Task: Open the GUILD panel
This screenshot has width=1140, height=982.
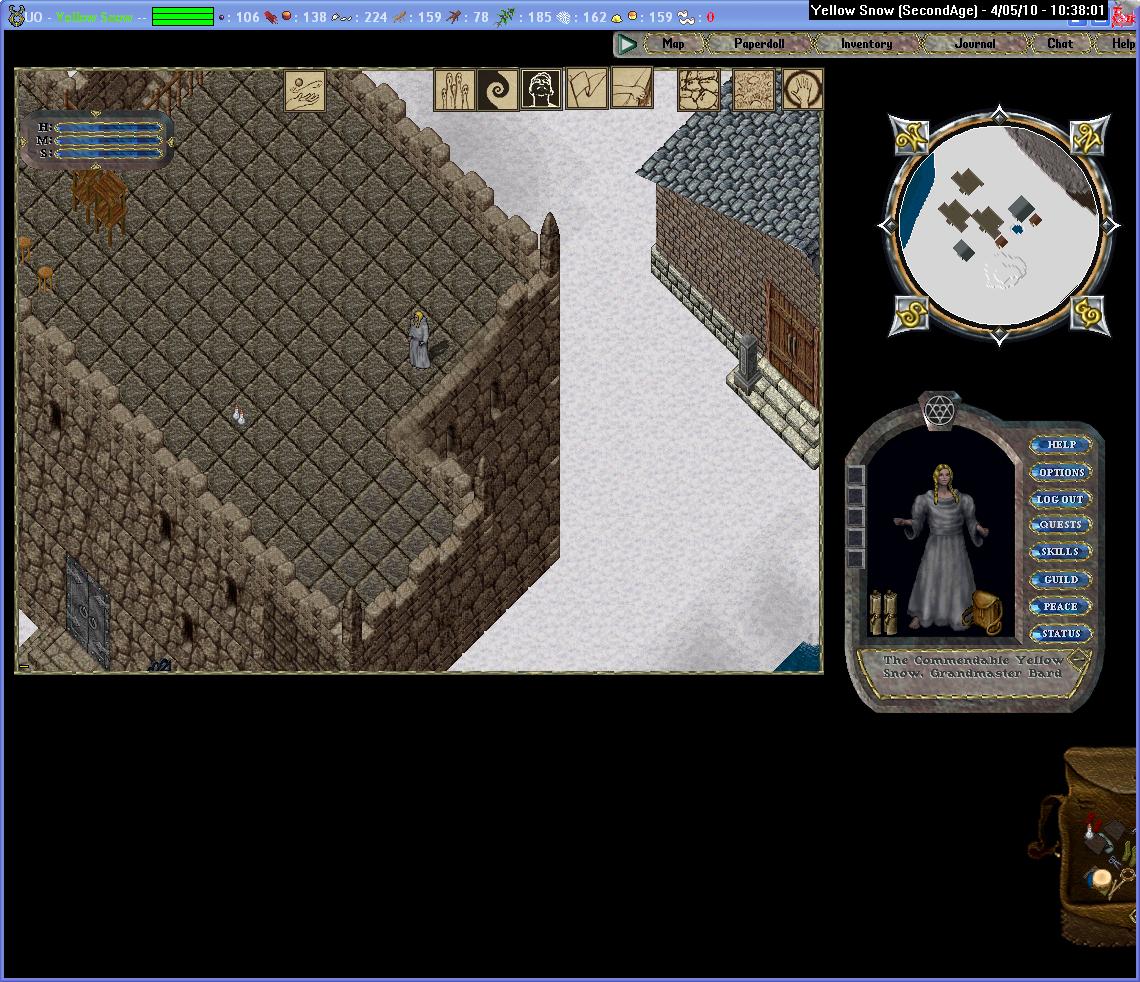Action: [1061, 579]
